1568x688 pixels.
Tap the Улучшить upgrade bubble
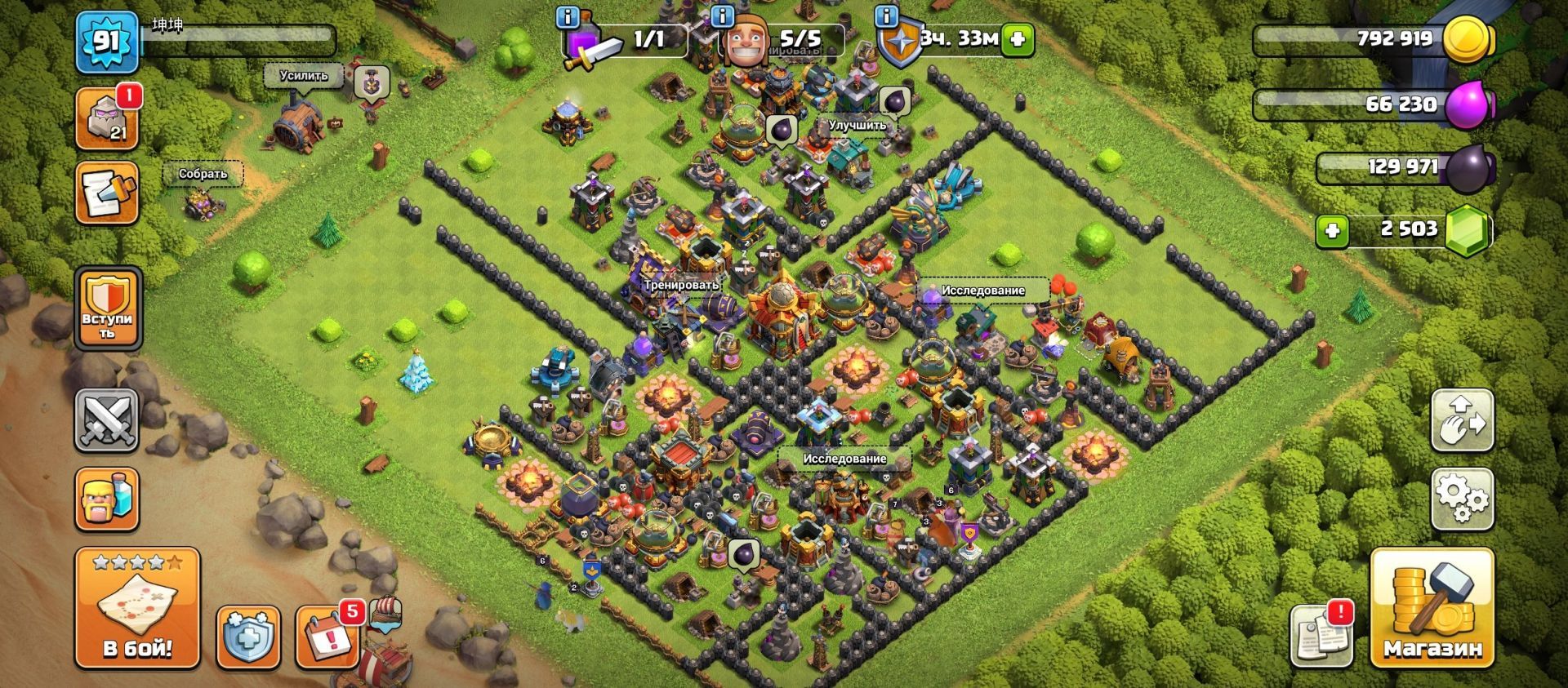click(x=857, y=126)
